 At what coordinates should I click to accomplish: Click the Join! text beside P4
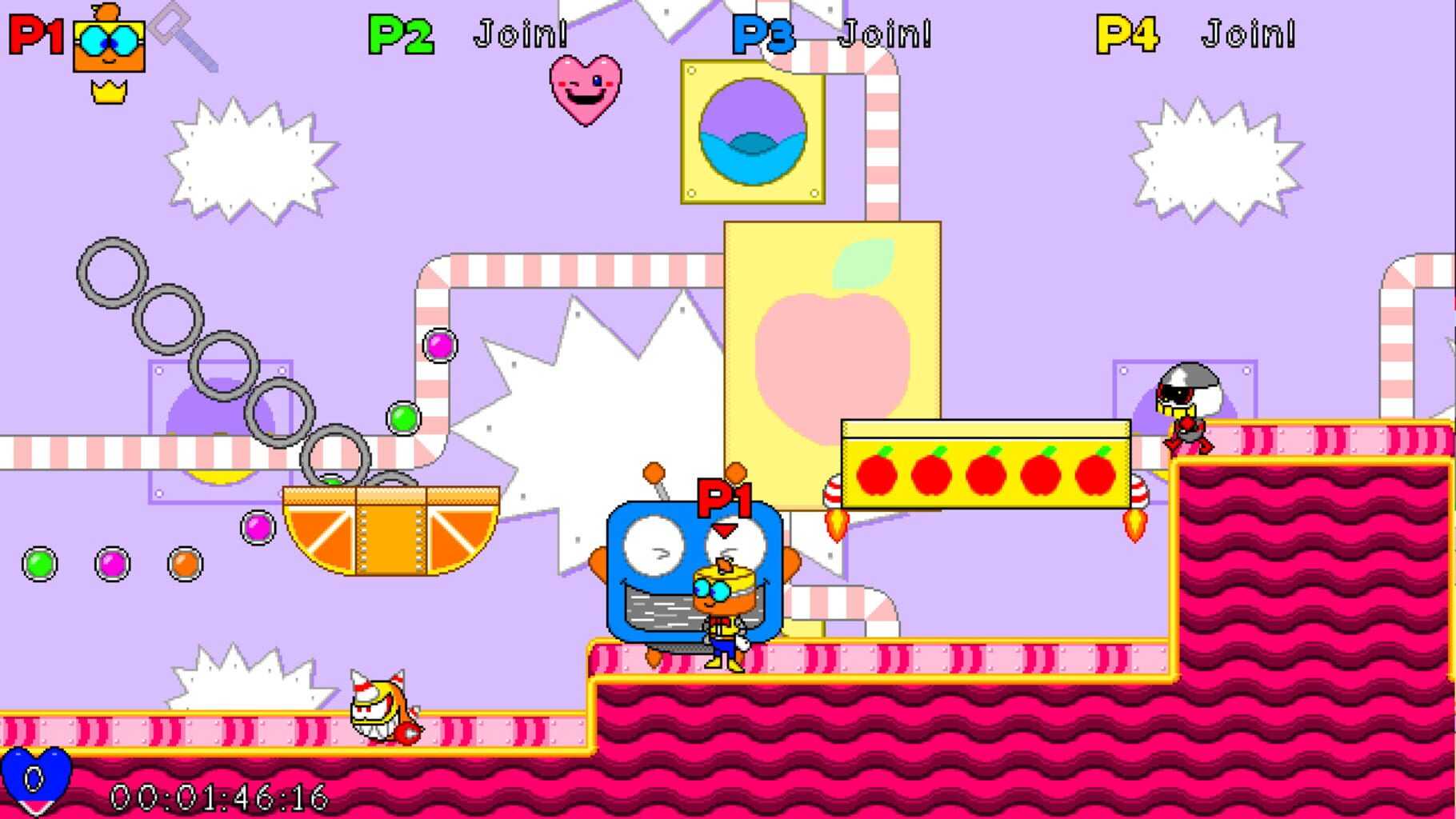(x=1250, y=32)
